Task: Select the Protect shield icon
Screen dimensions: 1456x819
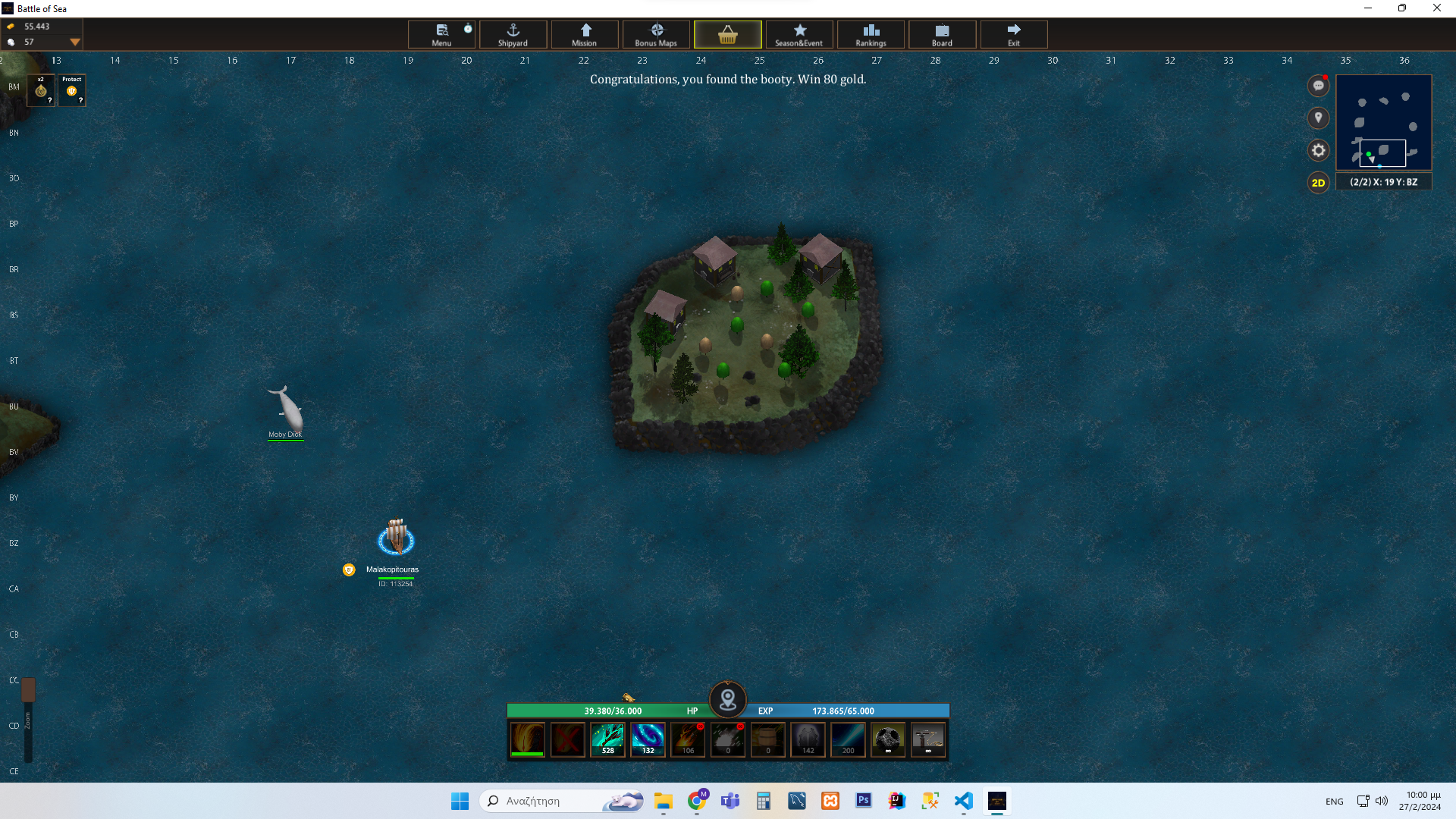Action: [72, 90]
